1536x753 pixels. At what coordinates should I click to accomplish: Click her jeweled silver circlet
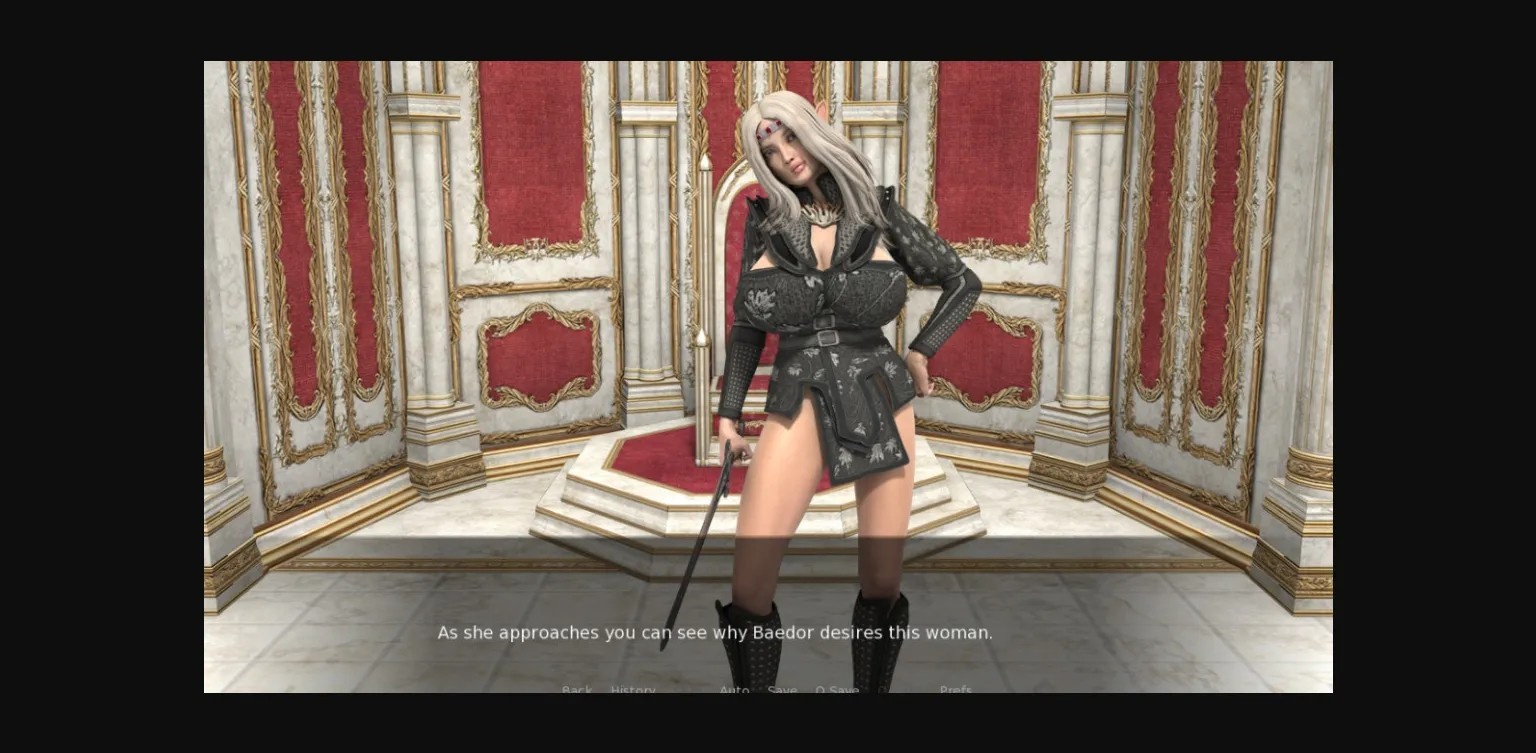pos(772,129)
